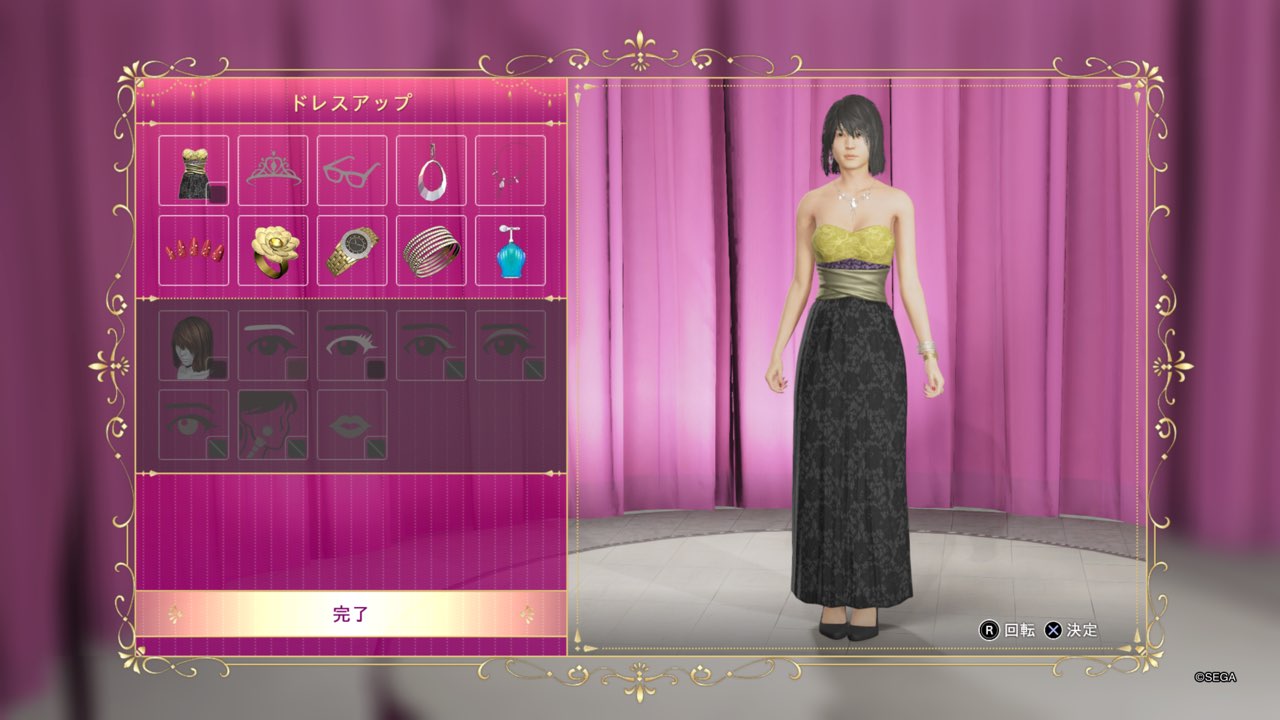
Task: Choose the eyebrow makeup option
Action: click(273, 345)
